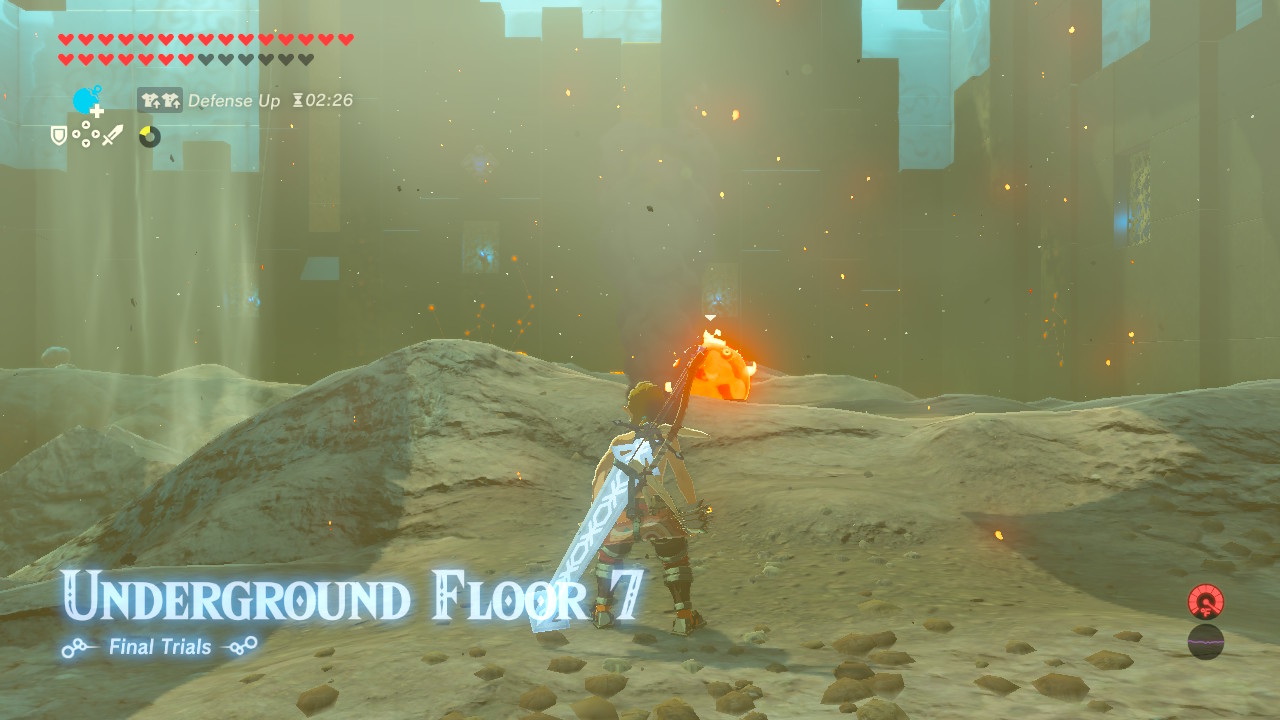Select the D-pad icon between shield and sword
Screen dimensions: 1280x720
85,134
